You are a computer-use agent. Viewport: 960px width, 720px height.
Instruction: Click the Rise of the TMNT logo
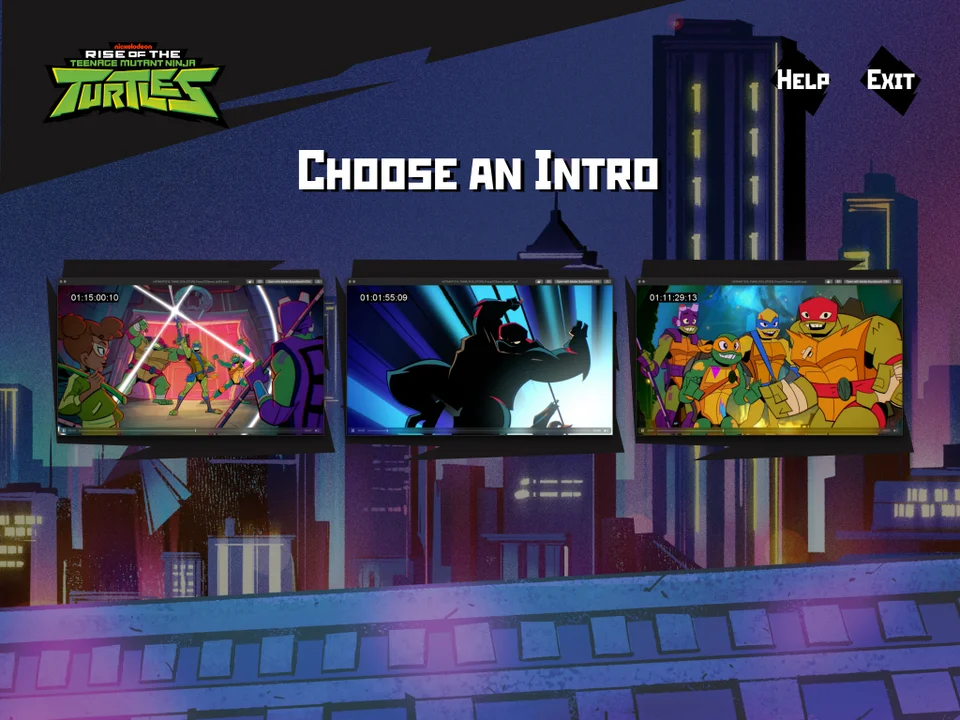135,82
